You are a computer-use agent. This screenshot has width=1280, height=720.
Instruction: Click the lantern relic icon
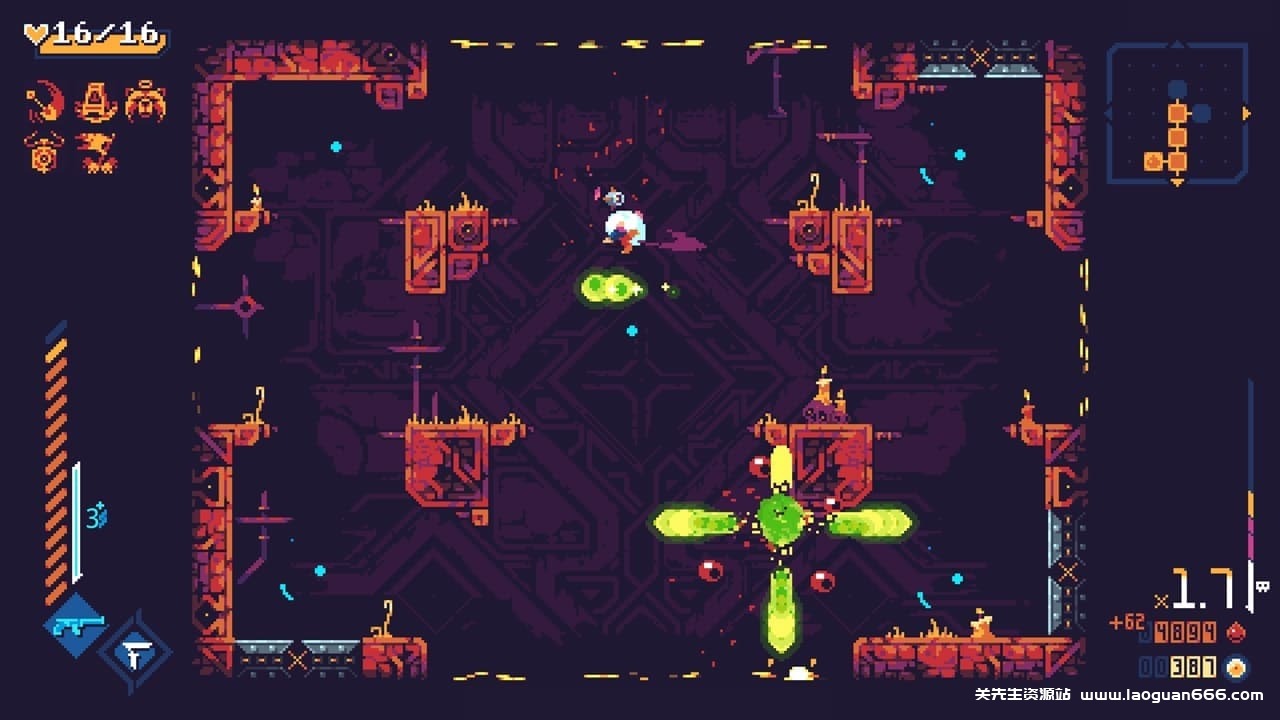pyautogui.click(x=95, y=100)
